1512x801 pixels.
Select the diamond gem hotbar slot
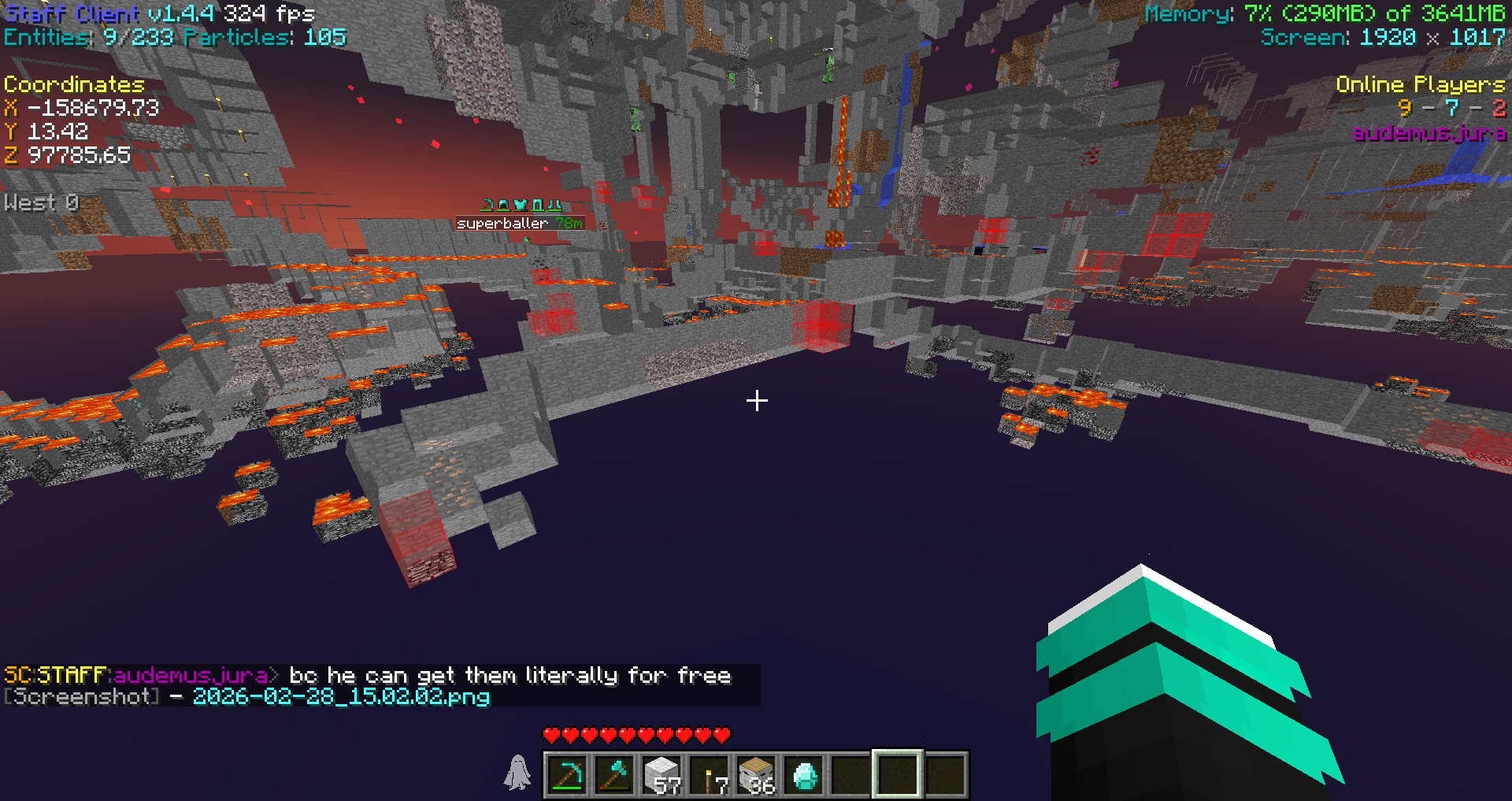pyautogui.click(x=804, y=775)
